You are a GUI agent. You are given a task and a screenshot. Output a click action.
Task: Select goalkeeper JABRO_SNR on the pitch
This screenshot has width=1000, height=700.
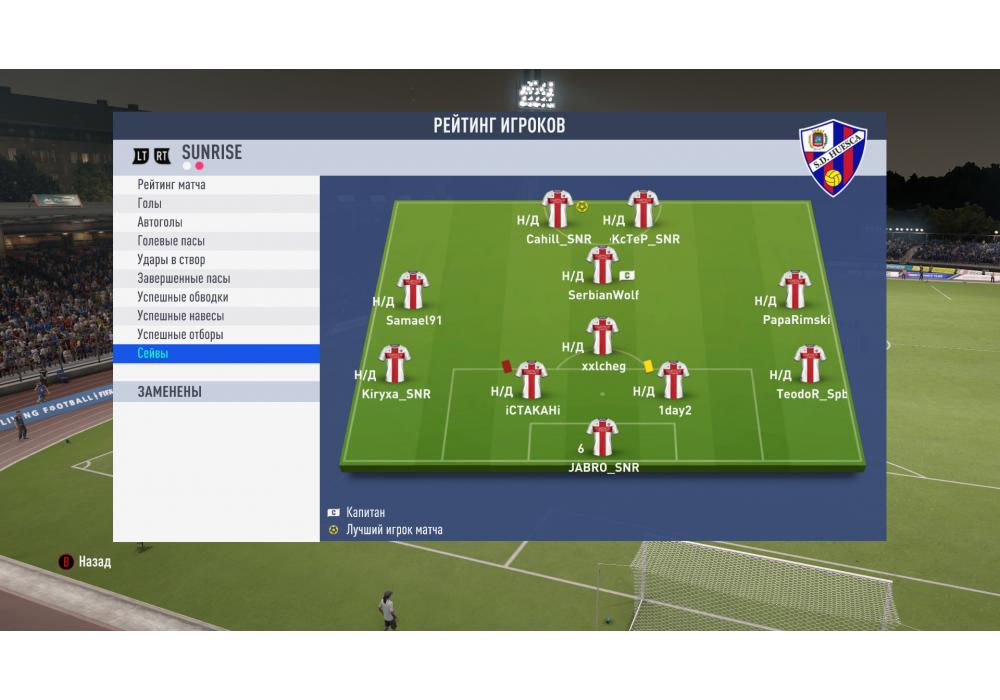point(602,438)
